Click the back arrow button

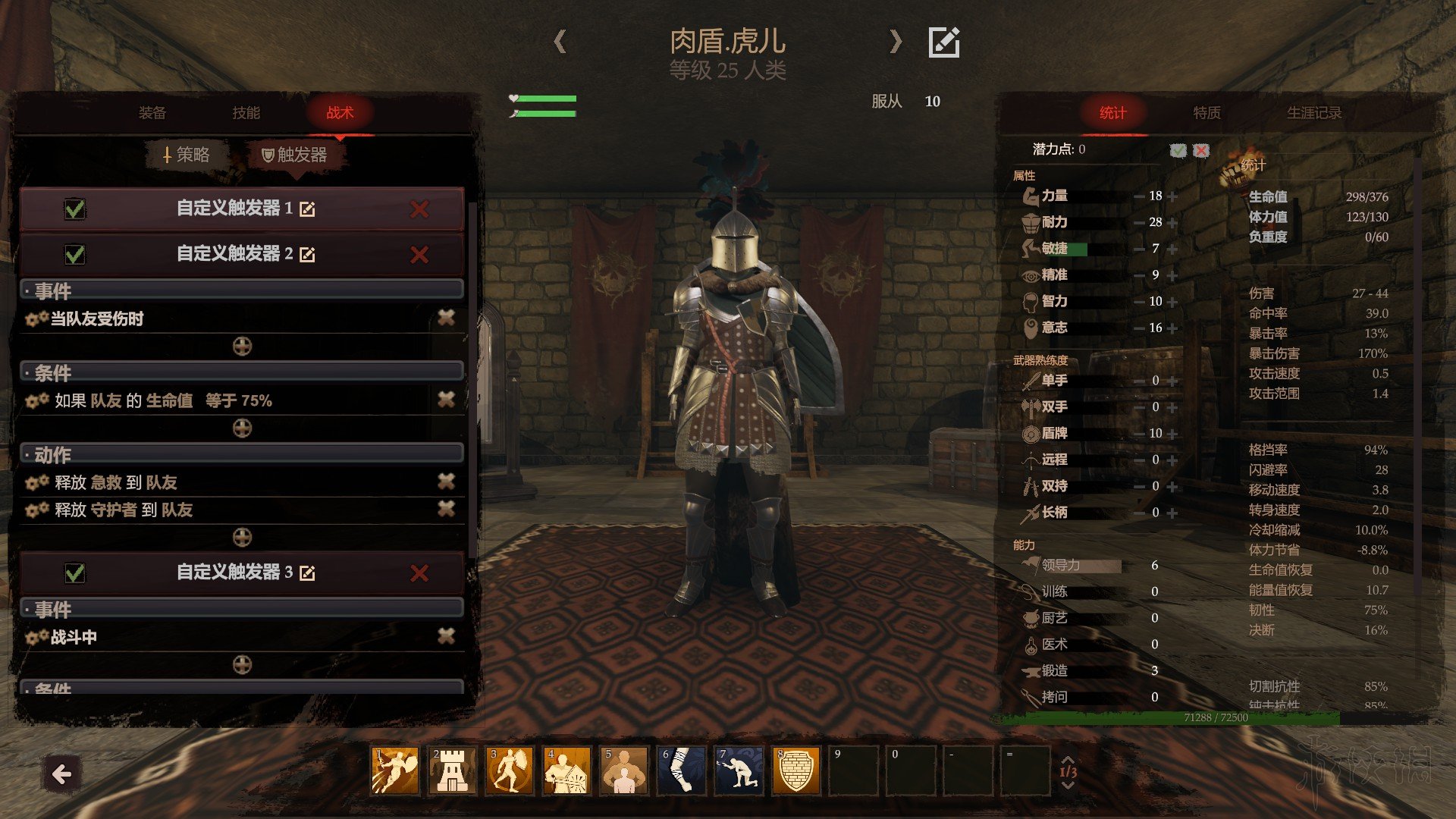coord(61,774)
